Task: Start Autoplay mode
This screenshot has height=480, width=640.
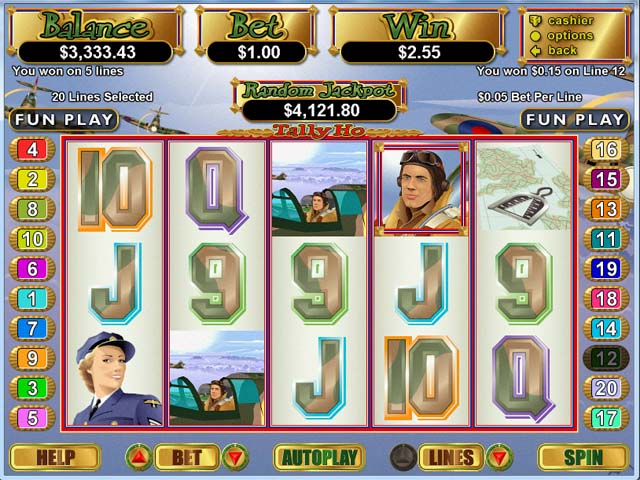Action: [x=319, y=458]
